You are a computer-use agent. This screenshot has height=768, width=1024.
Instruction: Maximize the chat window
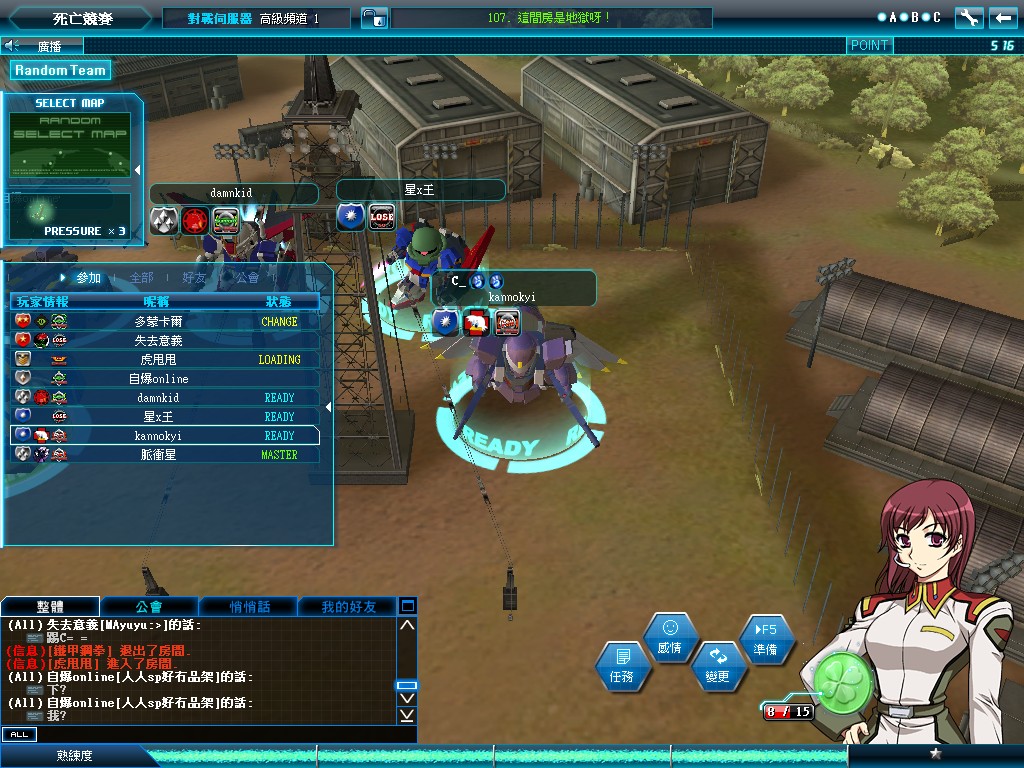(407, 606)
